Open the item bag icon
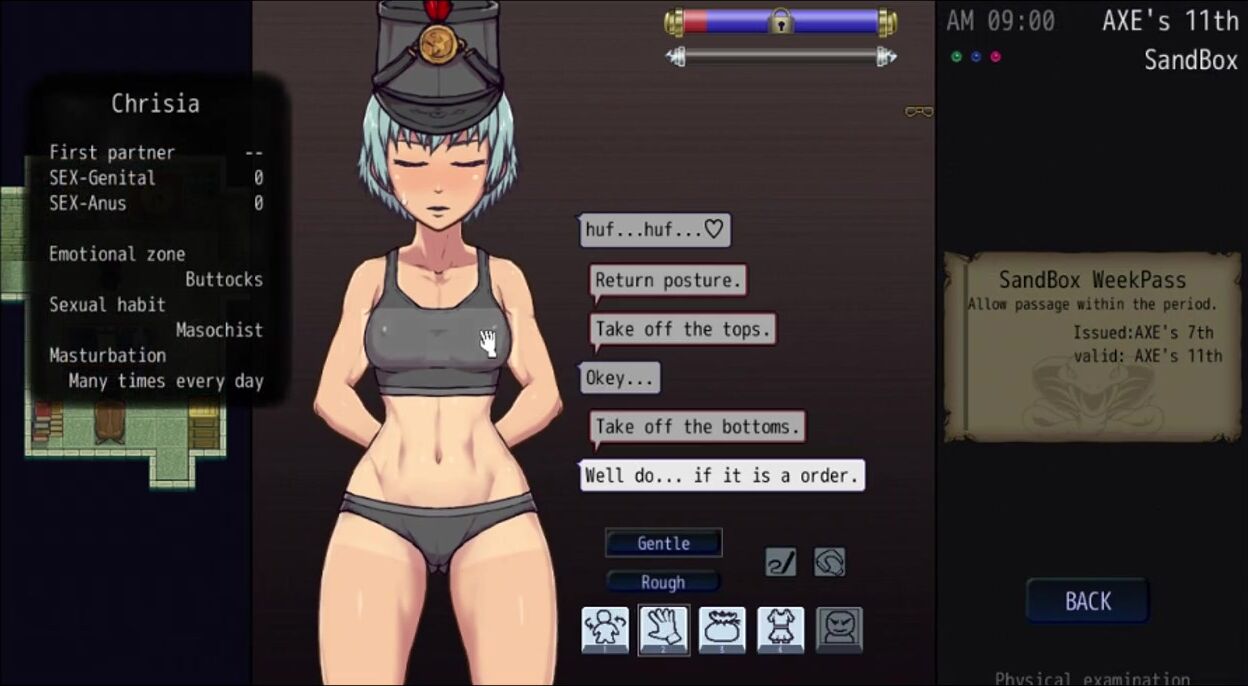 (722, 630)
